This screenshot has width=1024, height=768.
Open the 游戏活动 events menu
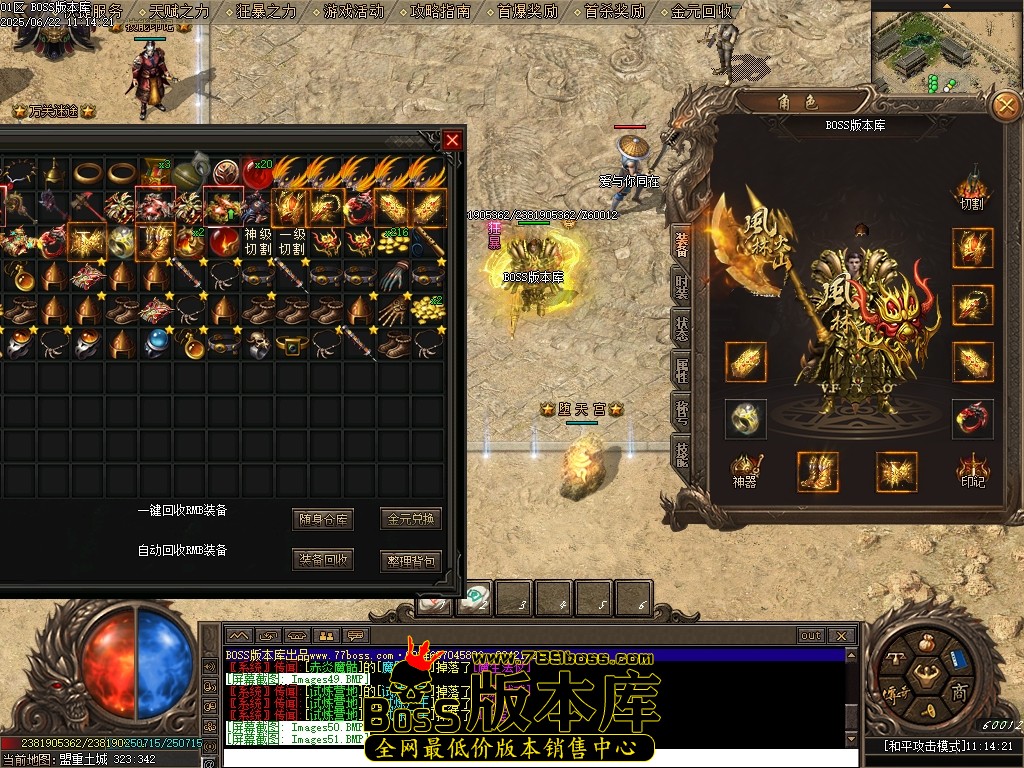[x=354, y=12]
